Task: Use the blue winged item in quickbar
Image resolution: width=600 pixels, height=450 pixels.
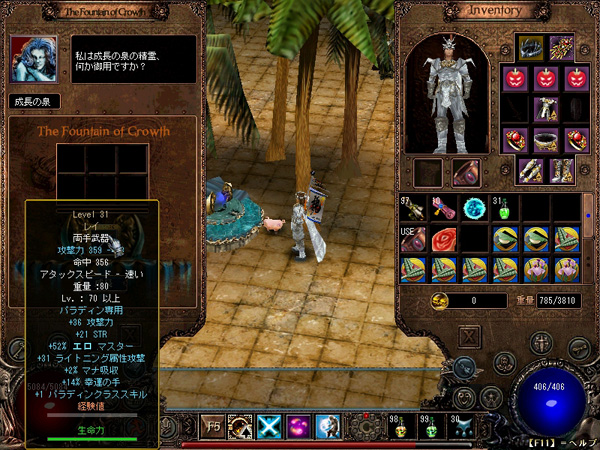Action: 462,426
